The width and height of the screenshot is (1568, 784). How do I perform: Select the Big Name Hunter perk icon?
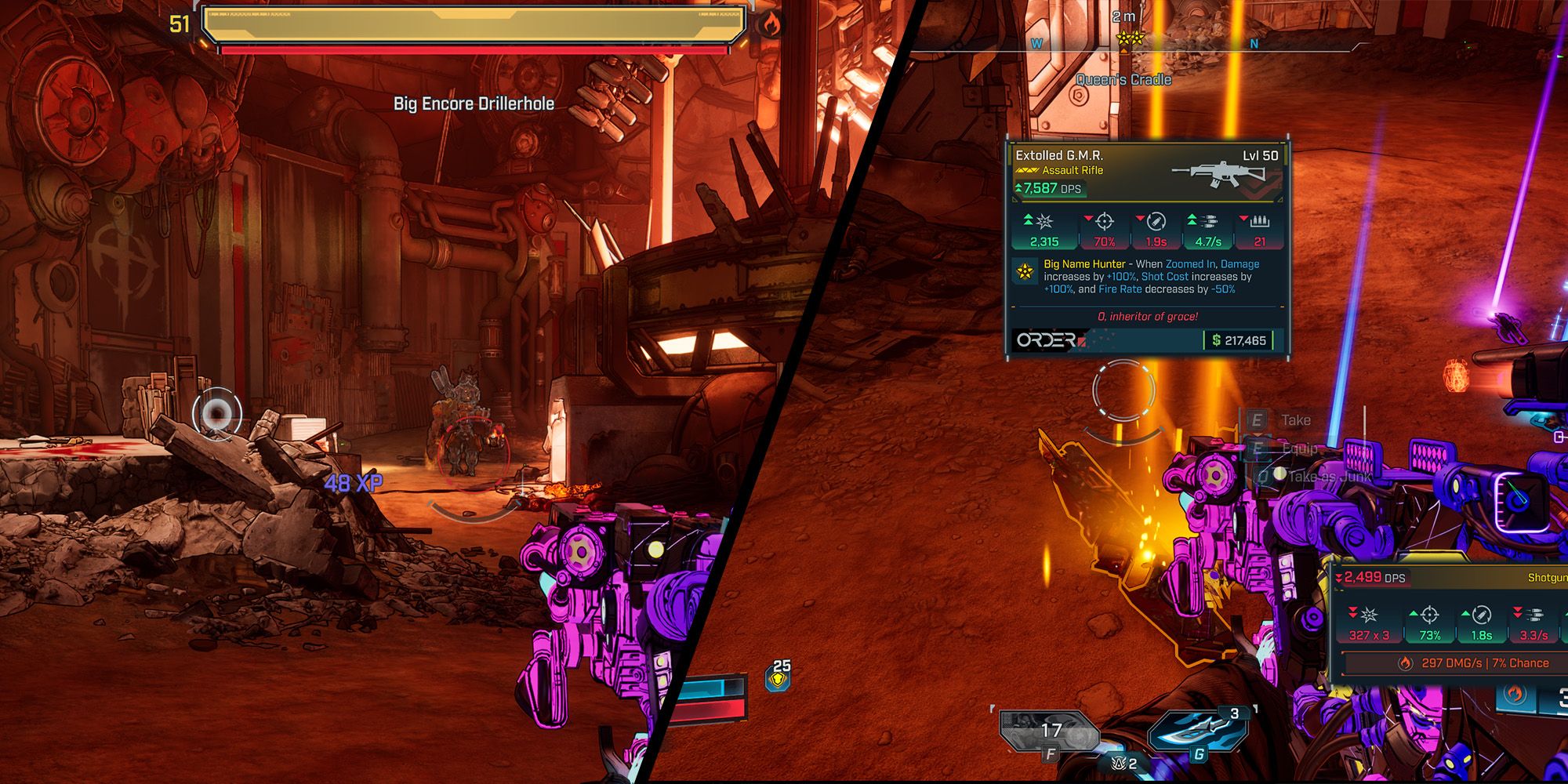pyautogui.click(x=1024, y=271)
